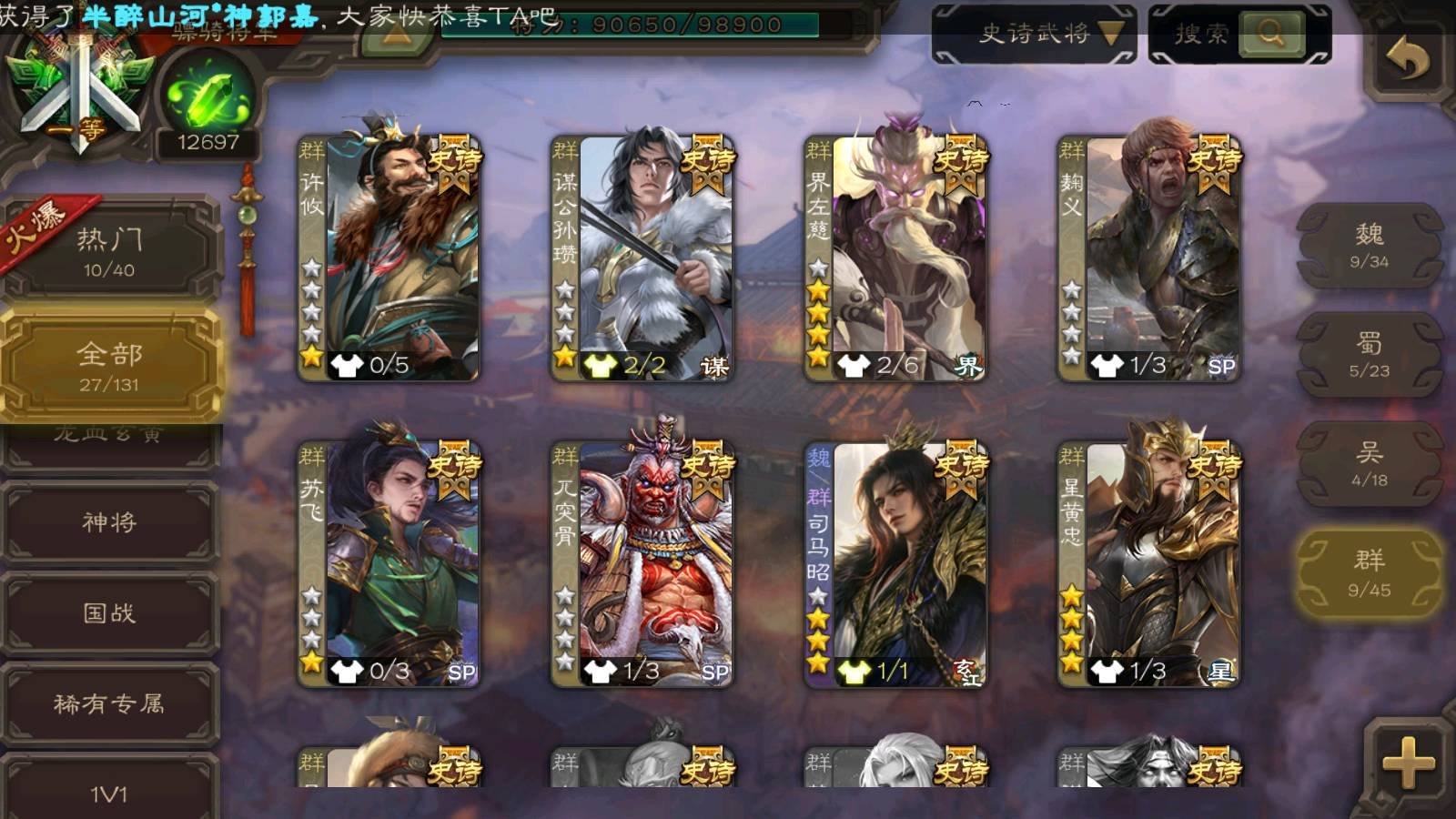Open the 神将 category tab
Screen dimensions: 1456x819
click(109, 521)
